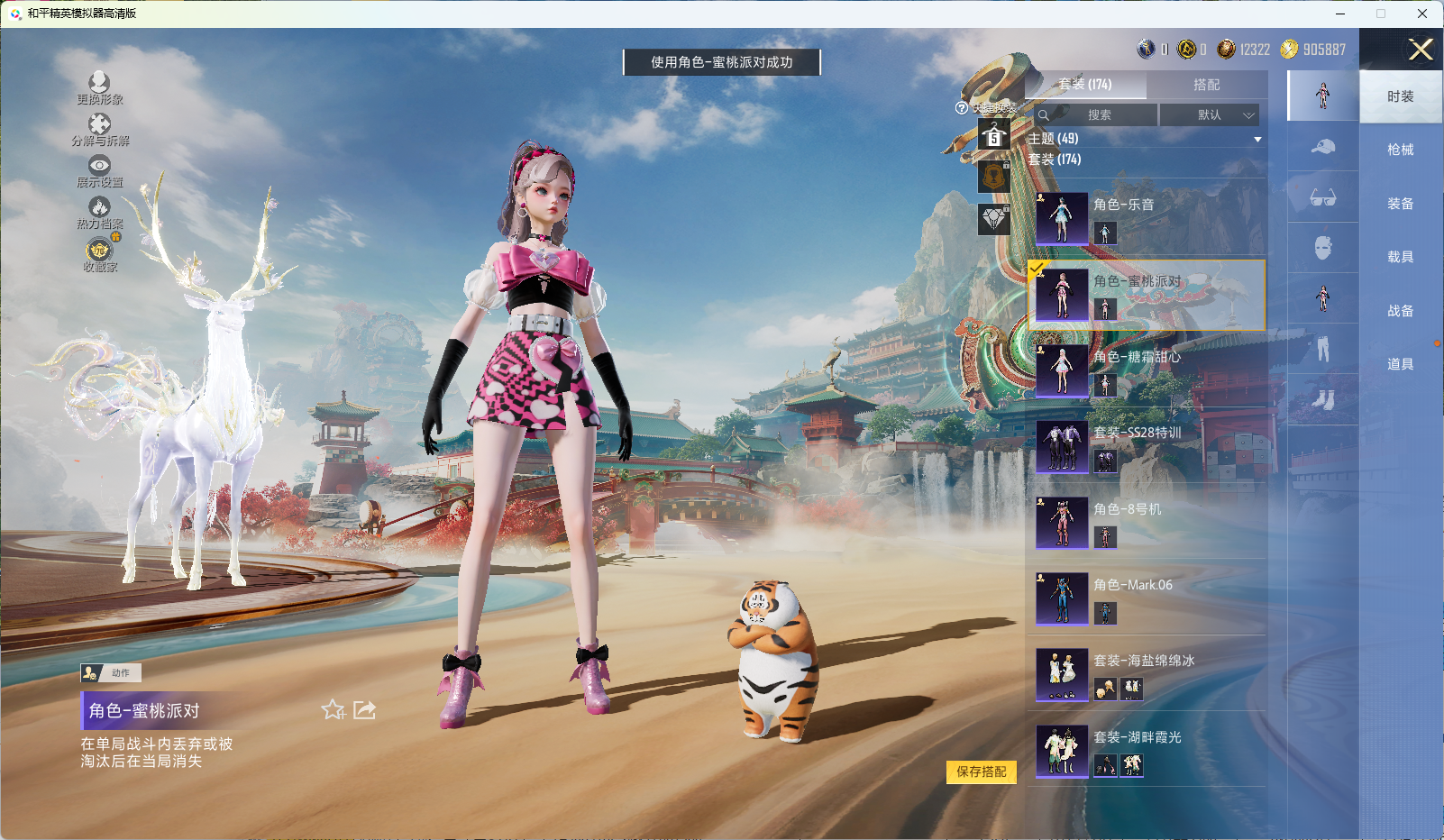Select the 角色-8号机 outfit

(x=1145, y=523)
